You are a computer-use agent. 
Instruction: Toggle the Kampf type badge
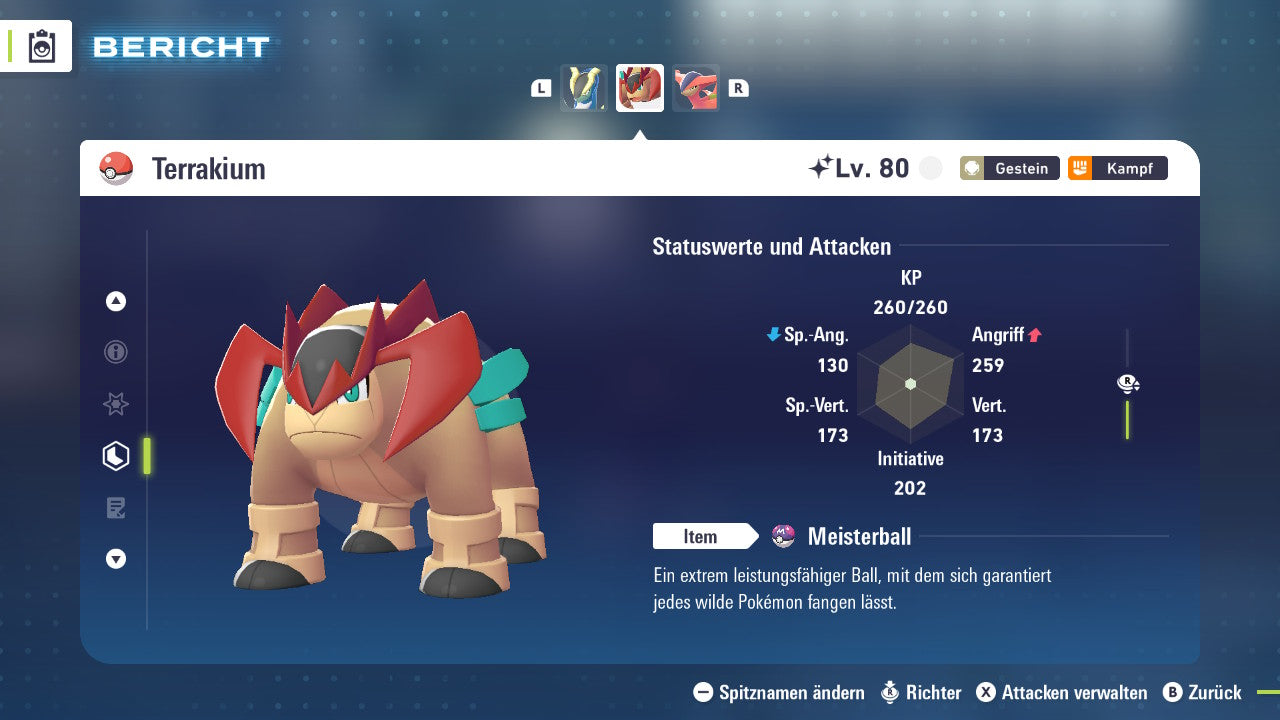(1117, 168)
